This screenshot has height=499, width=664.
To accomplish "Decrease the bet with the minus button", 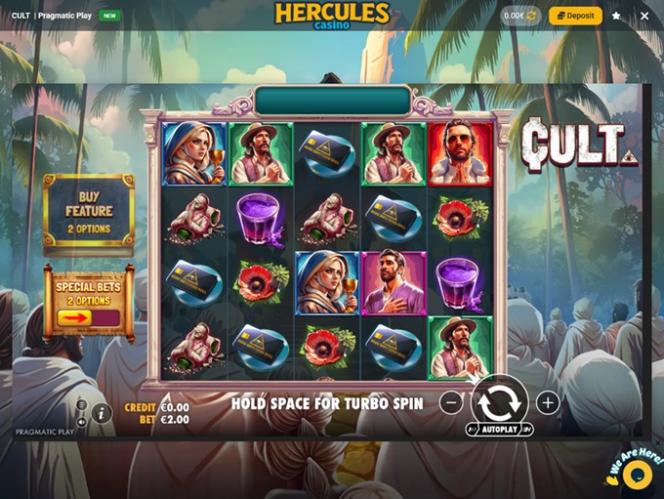I will coord(452,403).
